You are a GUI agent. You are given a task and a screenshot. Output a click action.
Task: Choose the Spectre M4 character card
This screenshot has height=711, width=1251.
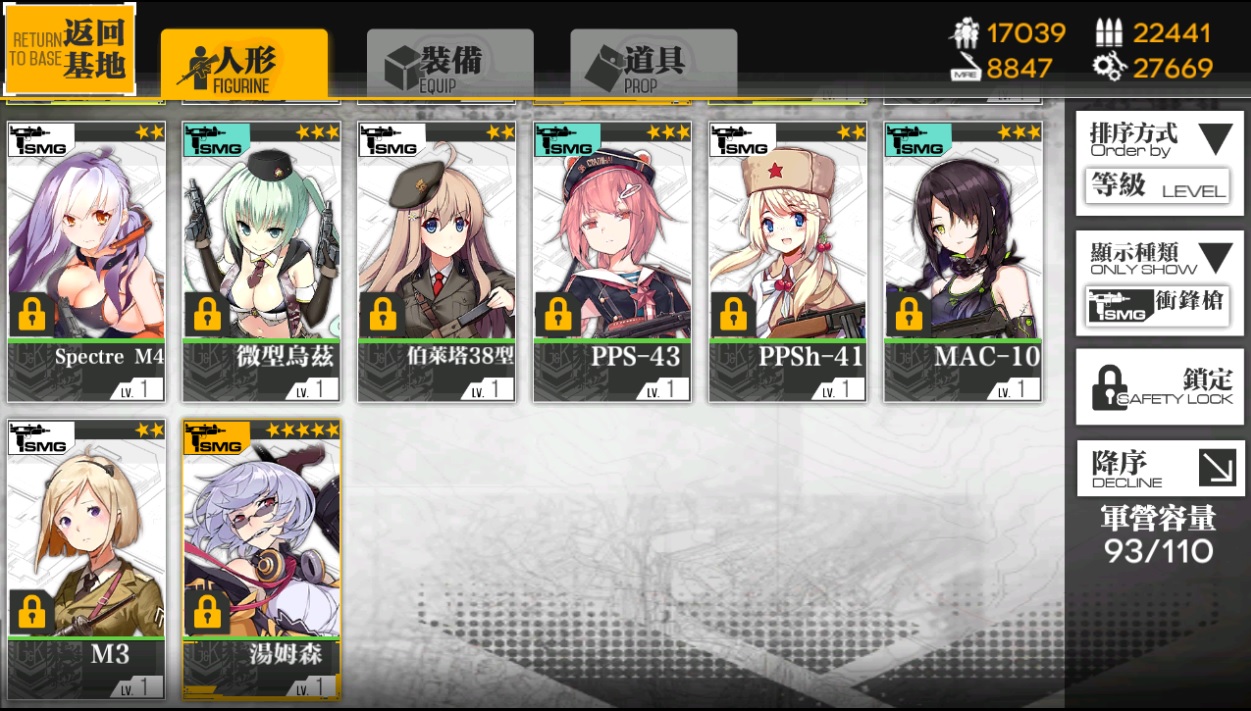point(86,261)
